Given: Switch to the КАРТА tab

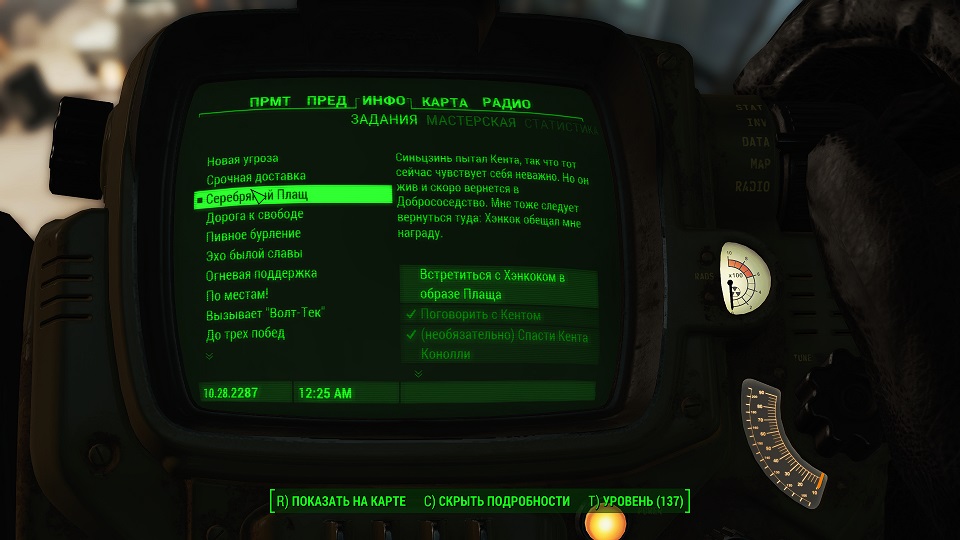Looking at the screenshot, I should [x=445, y=103].
